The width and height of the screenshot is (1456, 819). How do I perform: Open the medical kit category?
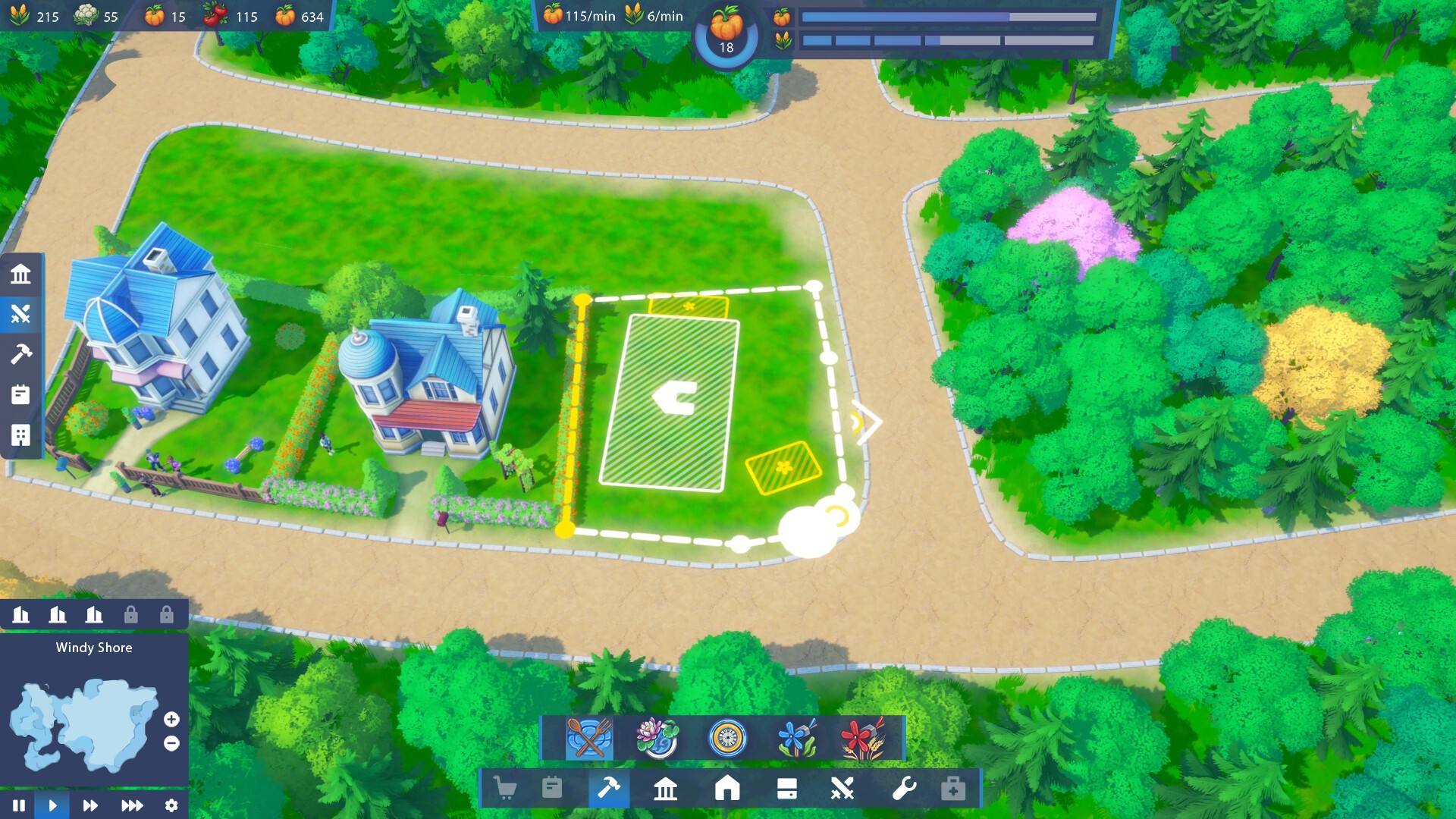[953, 789]
